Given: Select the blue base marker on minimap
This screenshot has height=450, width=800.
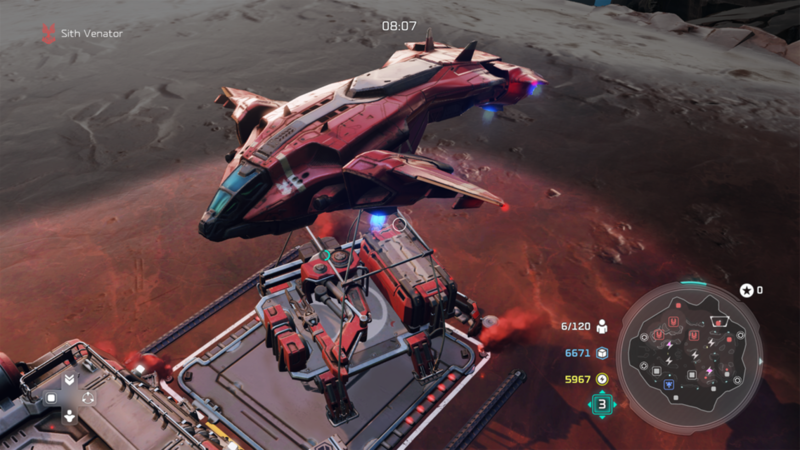Looking at the screenshot, I should (669, 385).
